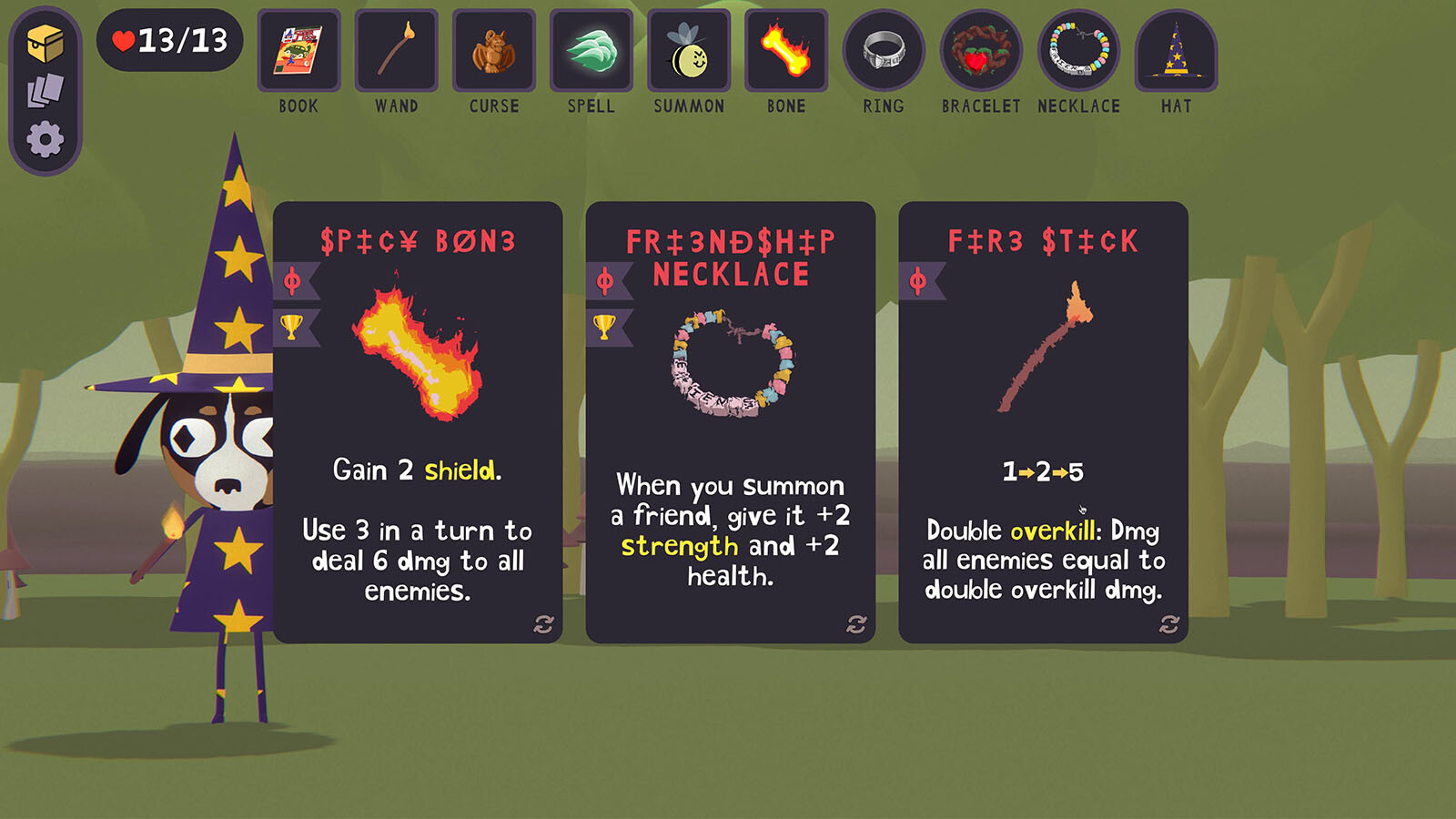This screenshot has width=1456, height=819.
Task: Inspect the Wand slot
Action: pos(396,51)
